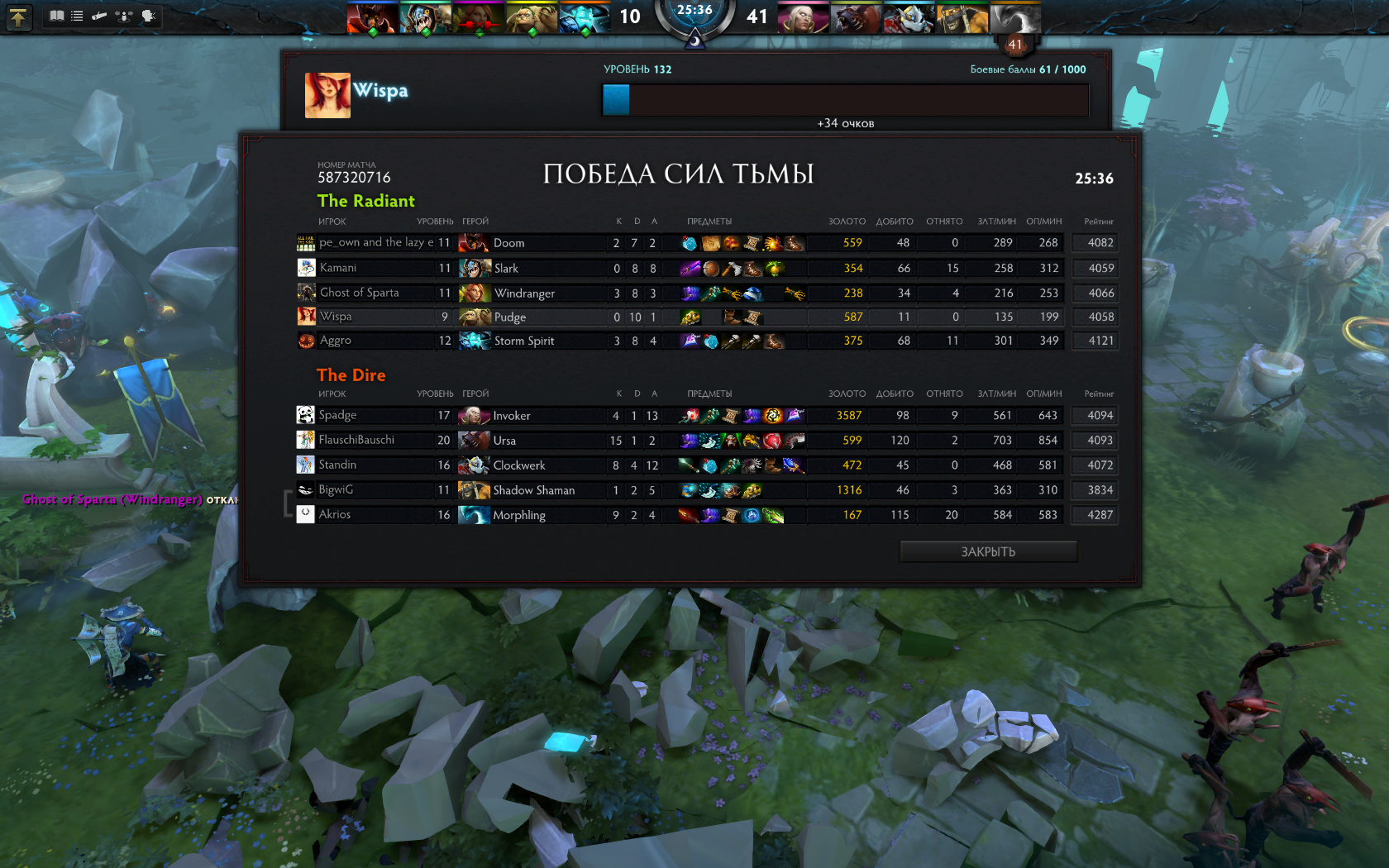Click the Wispa profile avatar
1389x868 pixels.
pyautogui.click(x=327, y=95)
